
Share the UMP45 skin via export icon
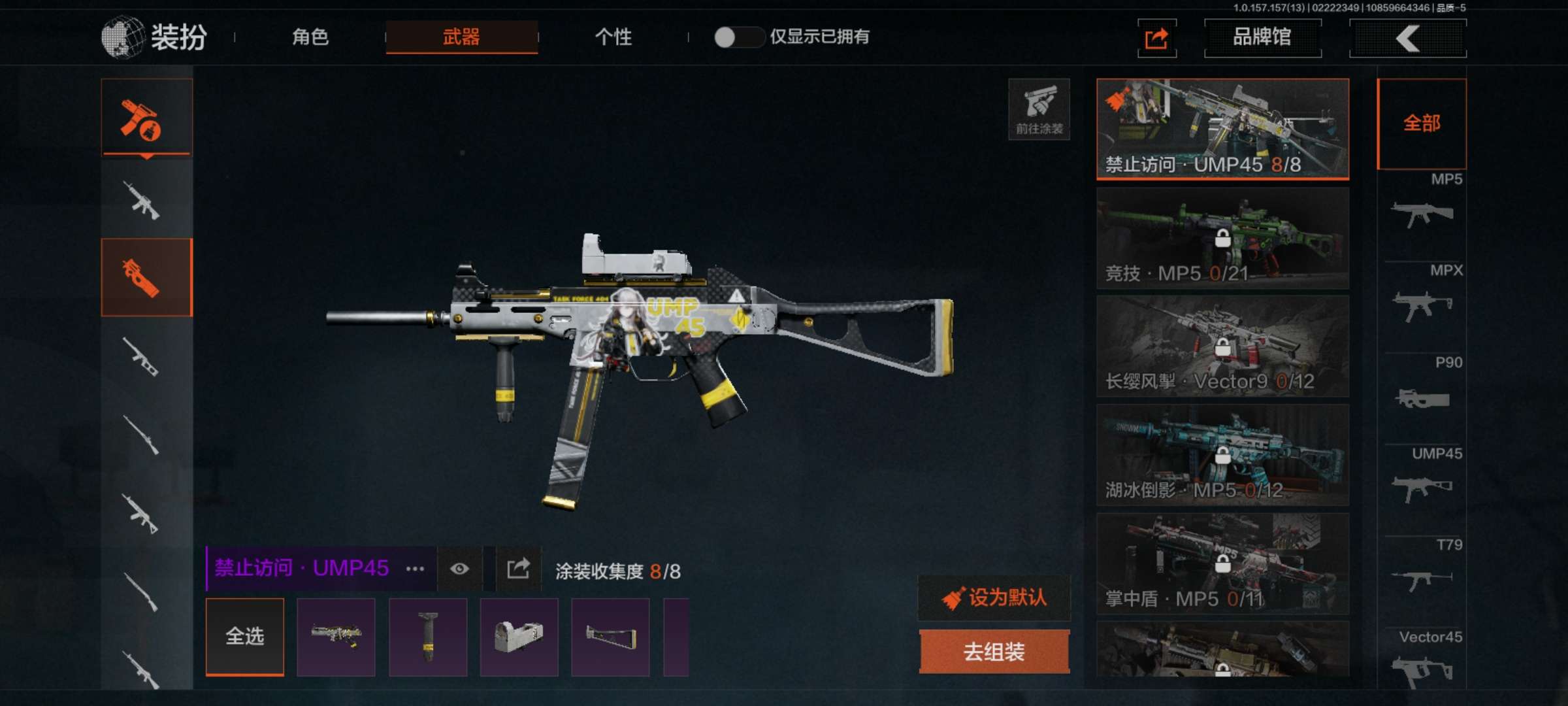(518, 568)
